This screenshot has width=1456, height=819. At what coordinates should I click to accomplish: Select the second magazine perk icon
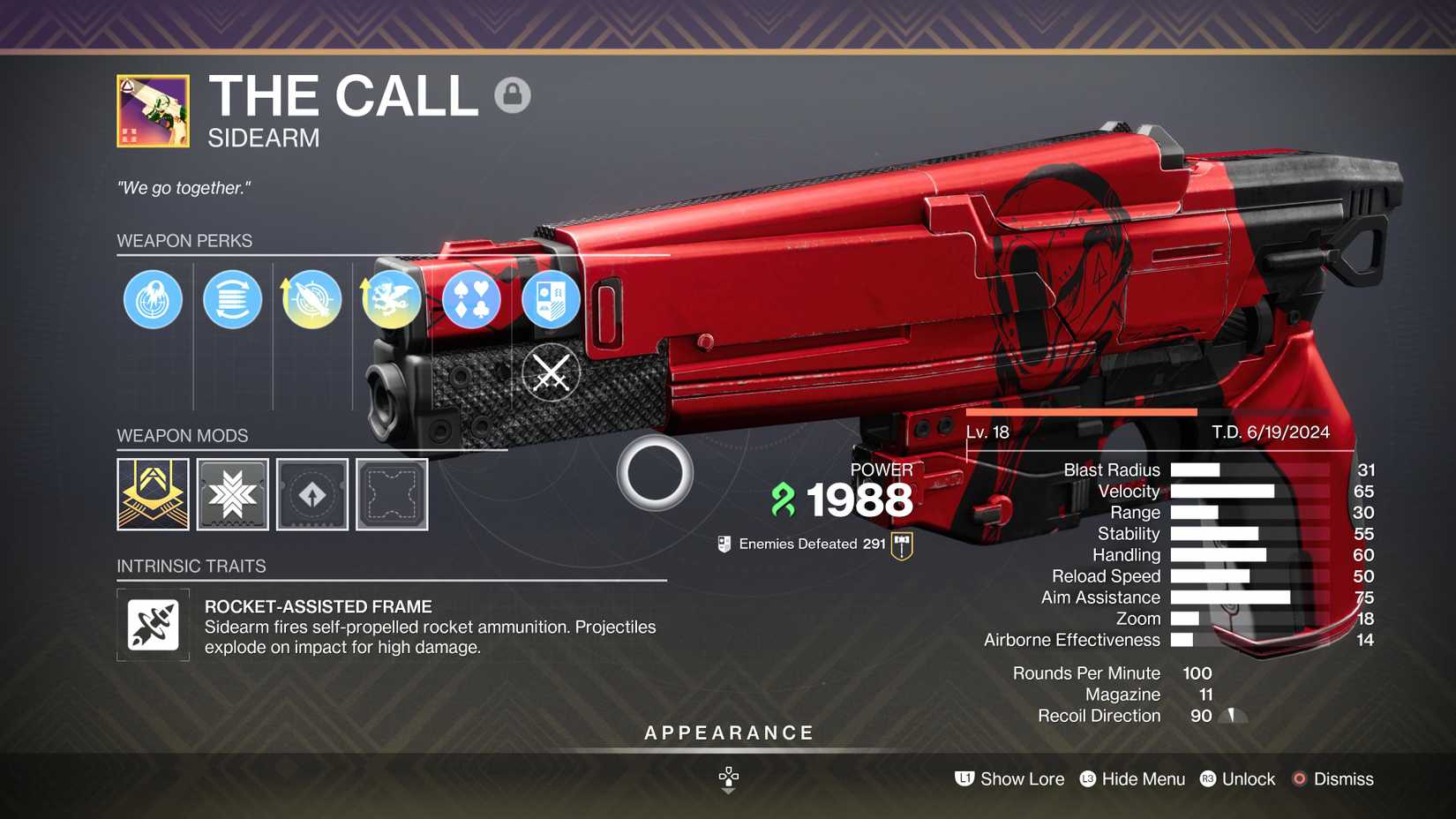231,299
